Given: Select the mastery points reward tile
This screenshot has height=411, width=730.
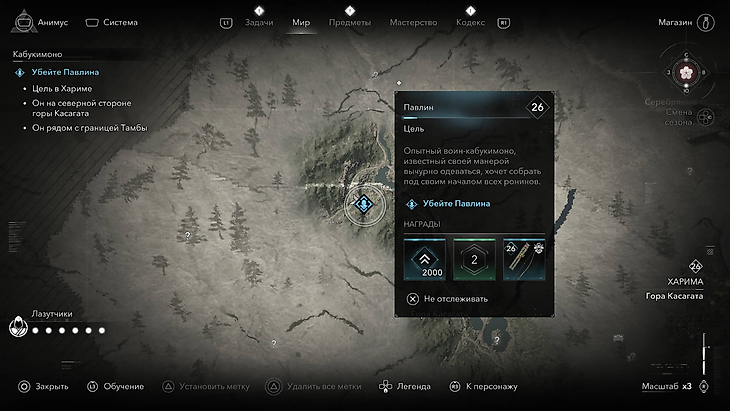Looking at the screenshot, I should [474, 261].
